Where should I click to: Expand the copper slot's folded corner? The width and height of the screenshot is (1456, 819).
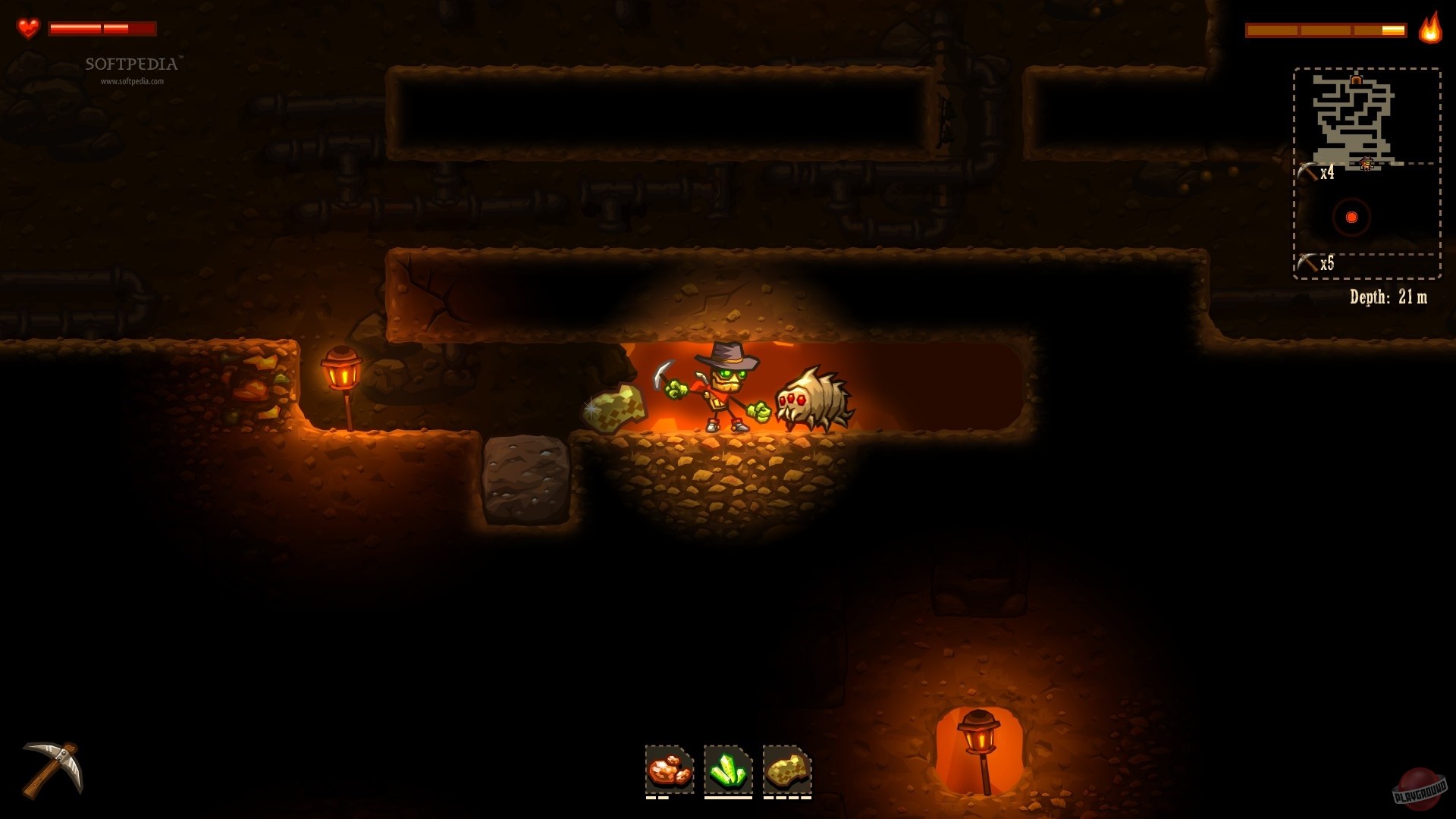[x=686, y=752]
